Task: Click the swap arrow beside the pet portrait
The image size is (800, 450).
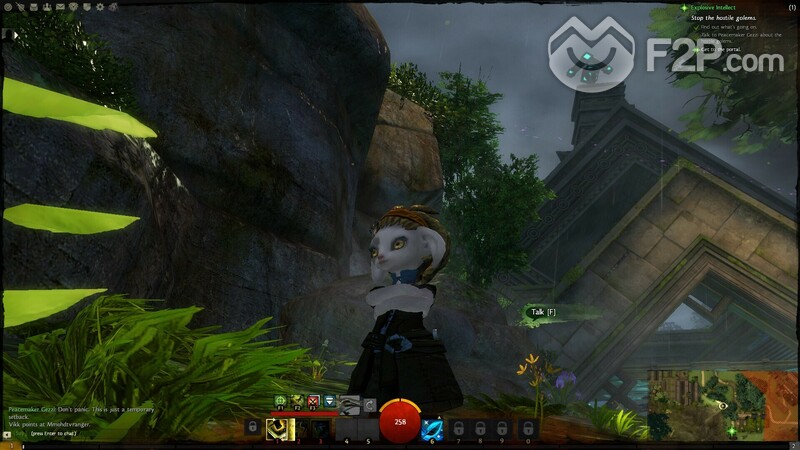Action: 370,403
